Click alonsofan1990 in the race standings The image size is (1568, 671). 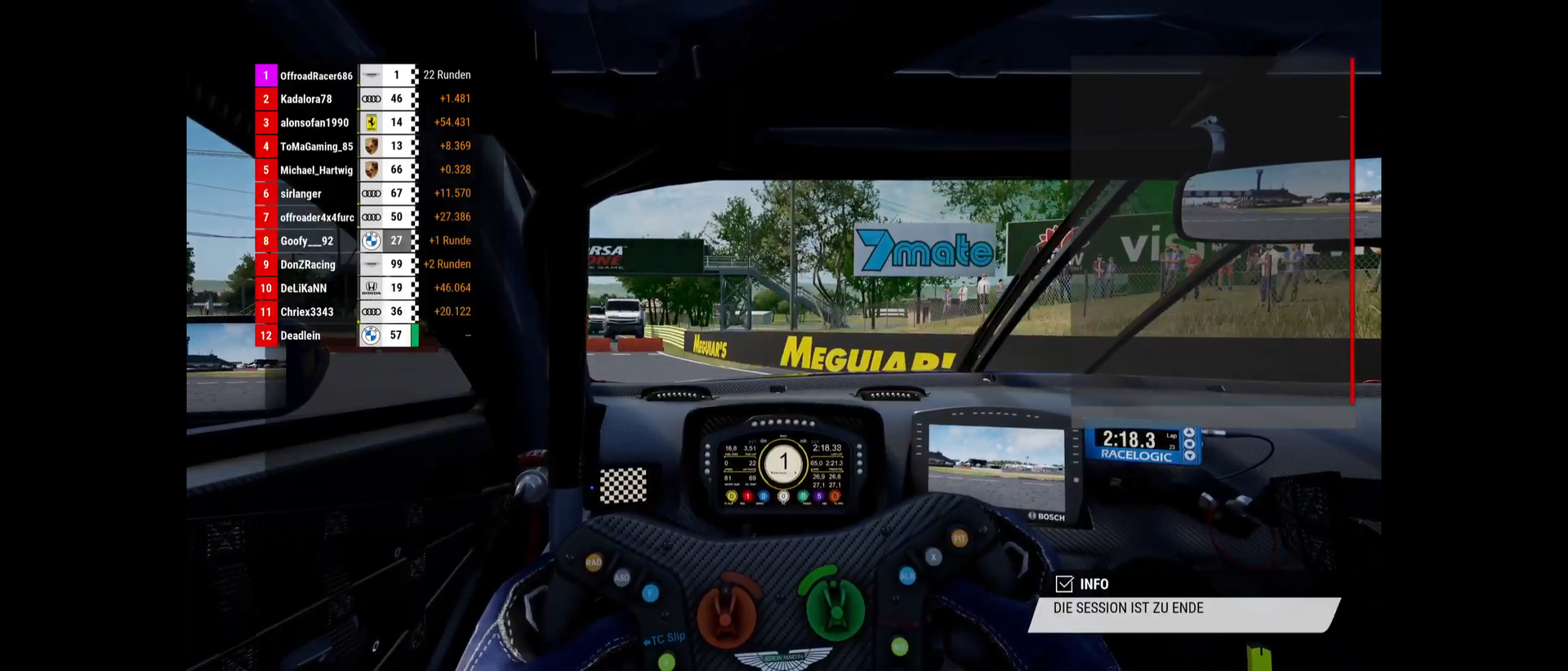pyautogui.click(x=314, y=123)
